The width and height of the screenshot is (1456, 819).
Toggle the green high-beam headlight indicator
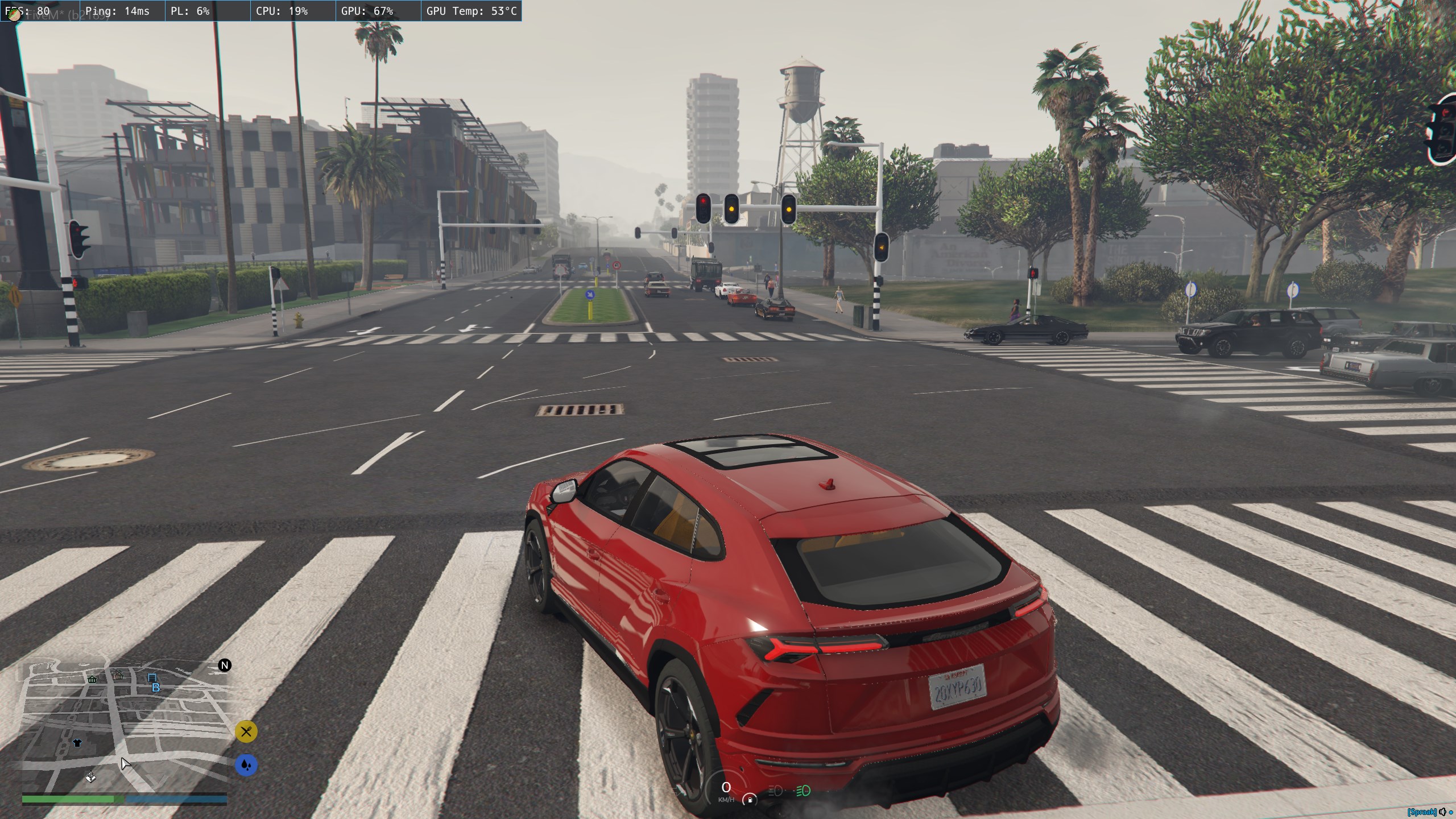pos(803,791)
